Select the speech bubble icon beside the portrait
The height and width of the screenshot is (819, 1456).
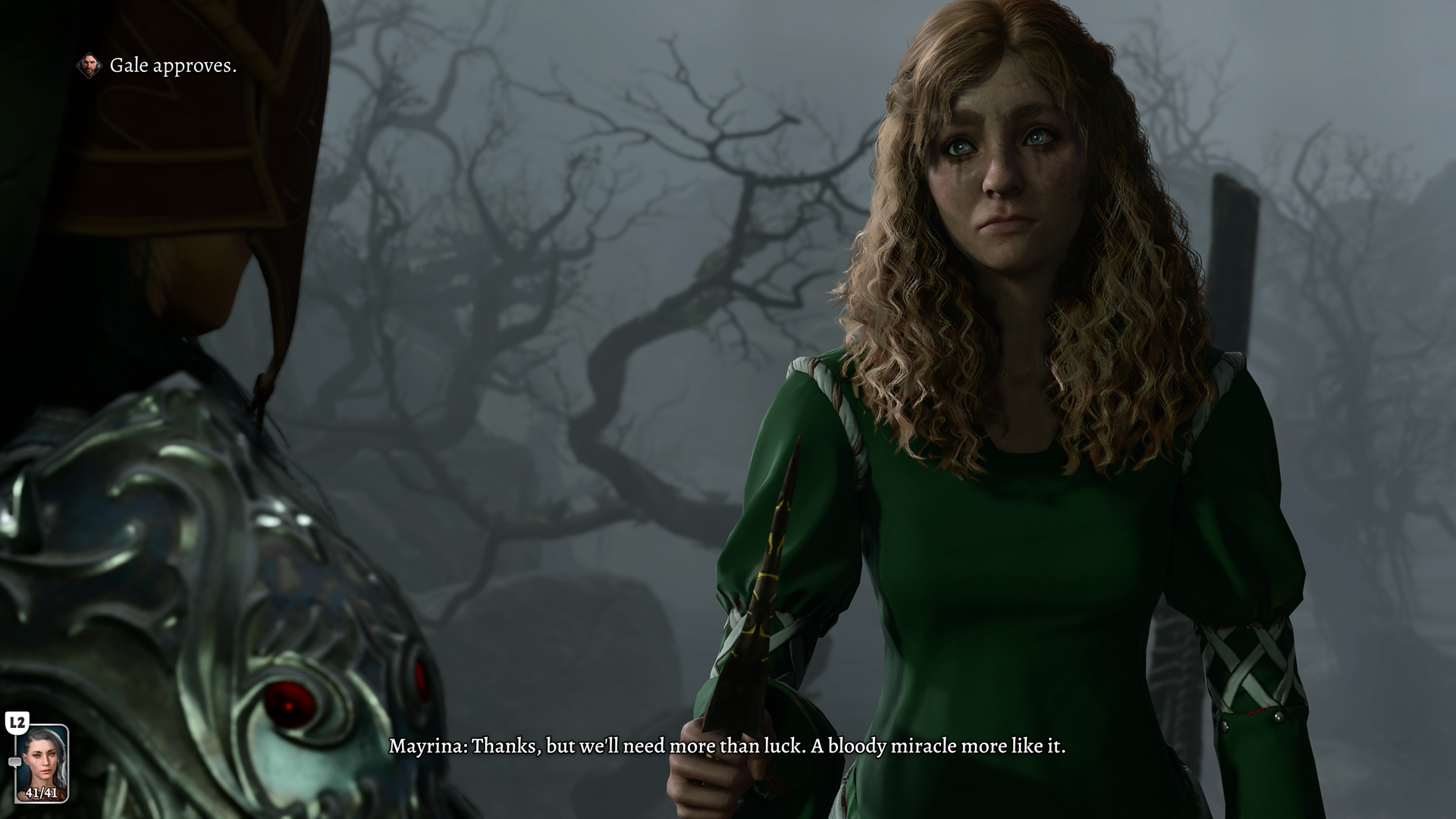15,762
